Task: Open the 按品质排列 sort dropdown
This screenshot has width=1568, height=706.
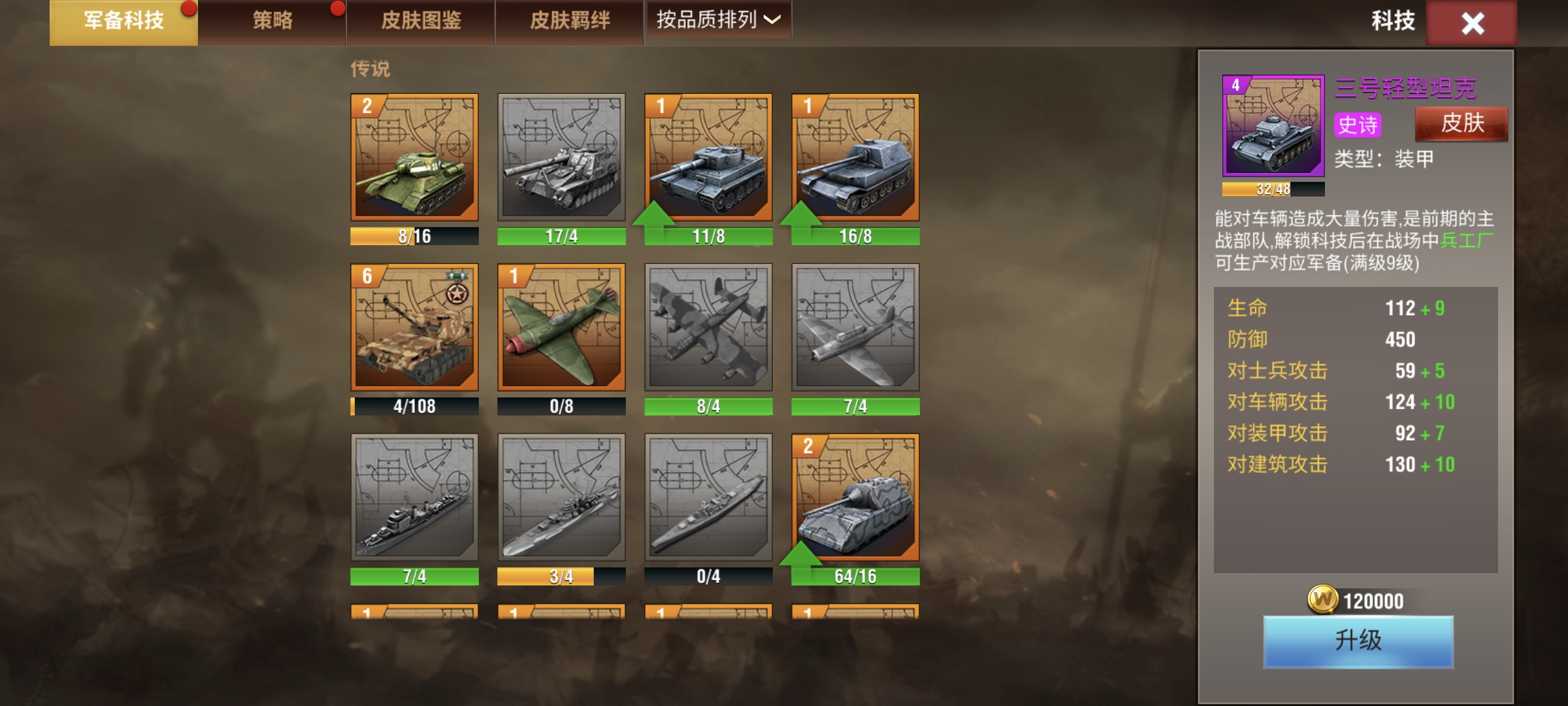Action: coord(718,20)
